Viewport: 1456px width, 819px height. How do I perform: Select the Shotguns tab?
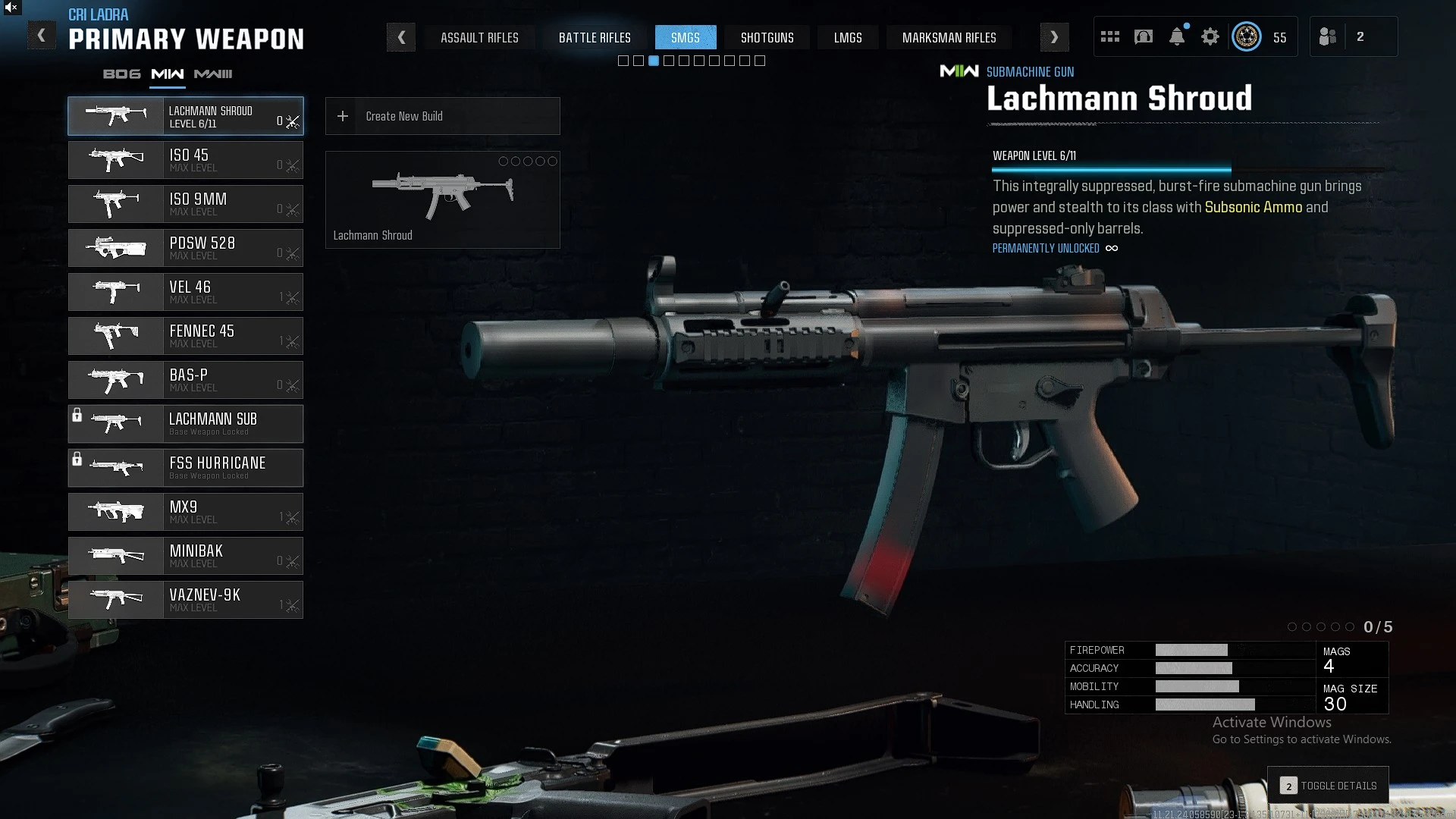767,37
